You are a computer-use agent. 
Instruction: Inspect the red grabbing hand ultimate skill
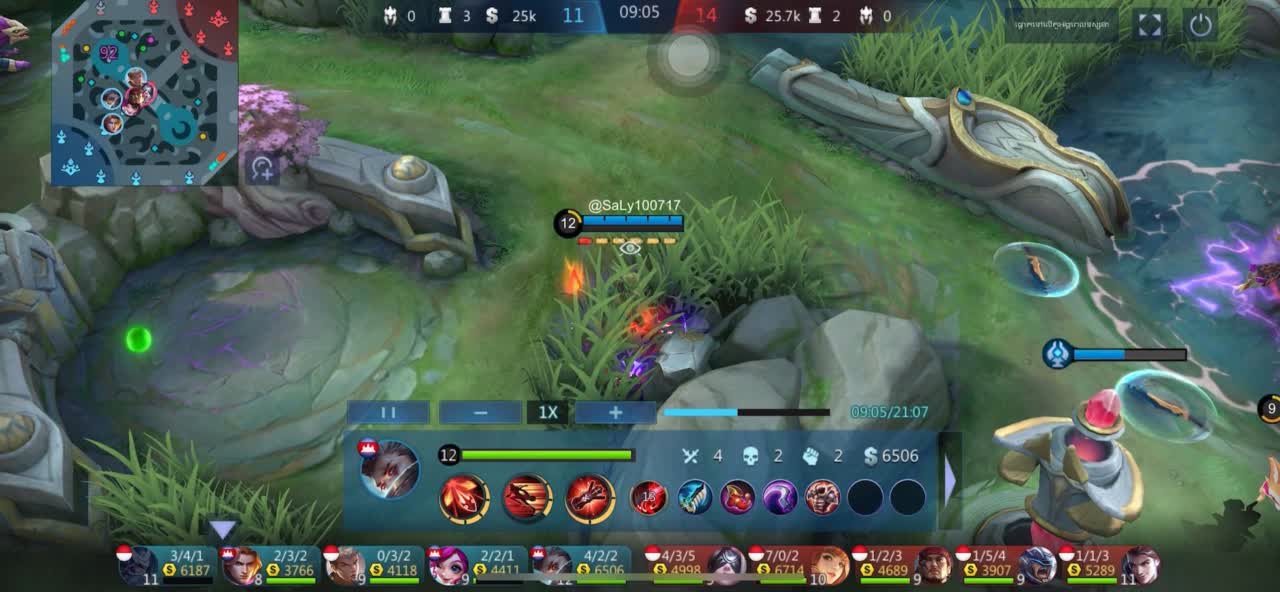[590, 498]
